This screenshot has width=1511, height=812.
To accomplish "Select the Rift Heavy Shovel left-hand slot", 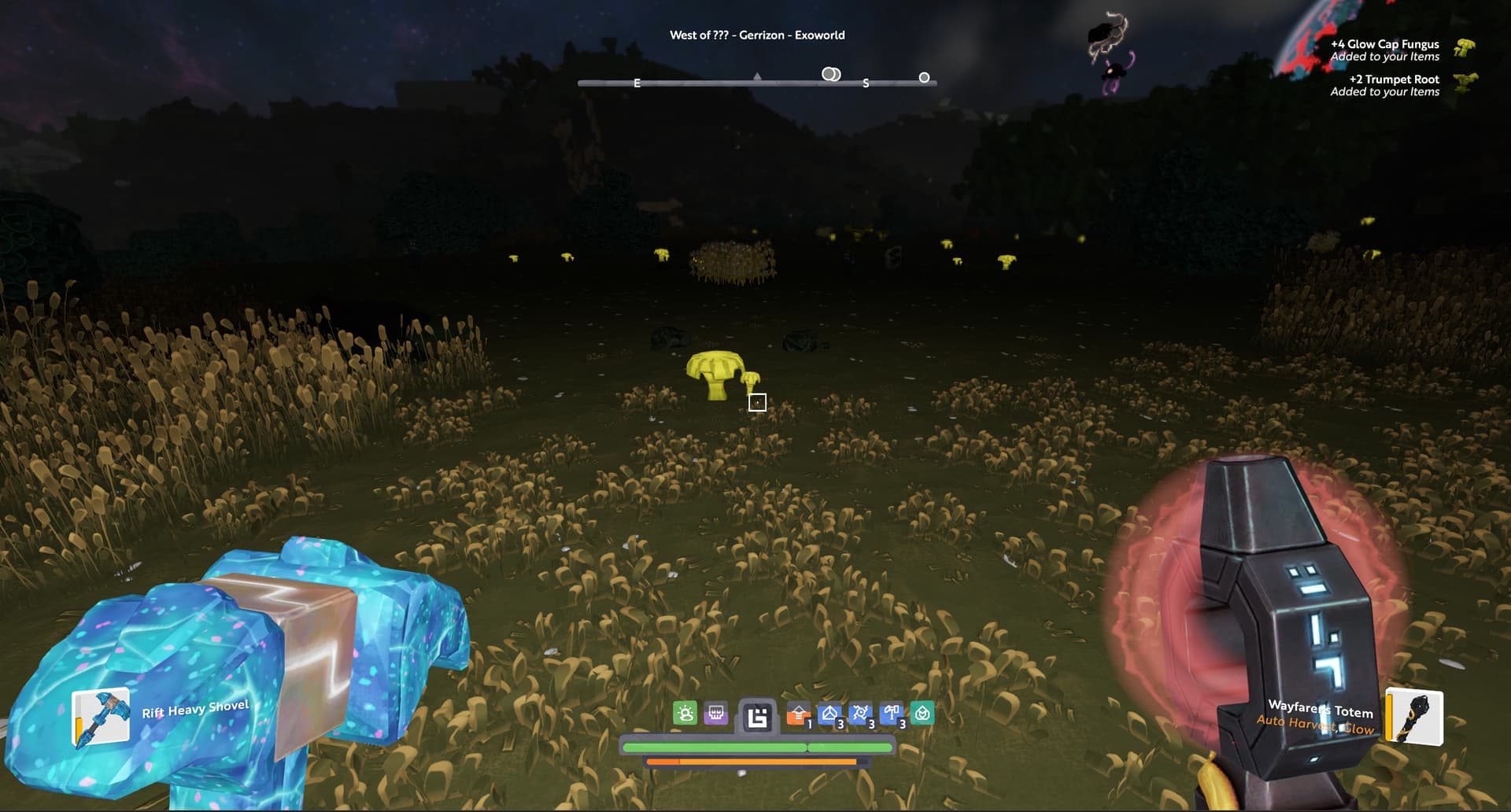I will (x=101, y=717).
